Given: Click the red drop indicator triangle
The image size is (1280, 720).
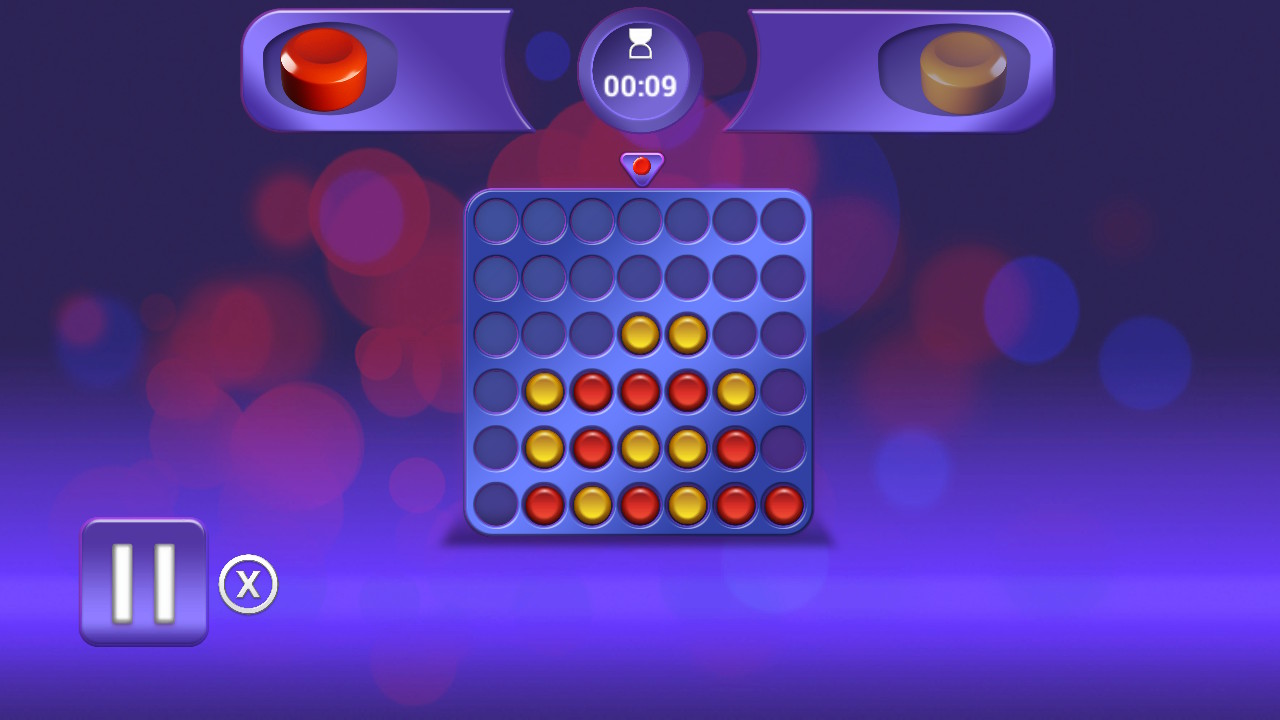Looking at the screenshot, I should coord(641,165).
